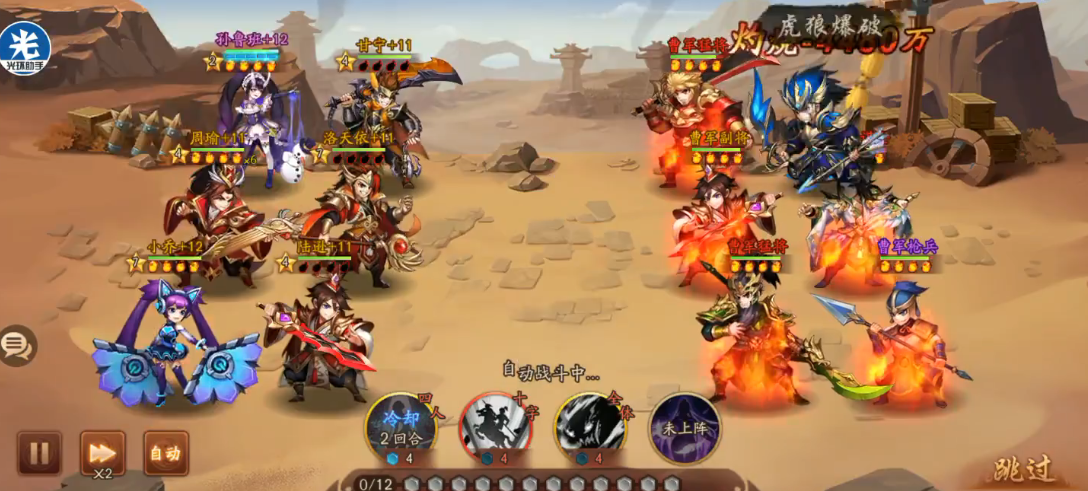The width and height of the screenshot is (1088, 491).
Task: Select the 四人 skill on cooldown
Action: pyautogui.click(x=400, y=428)
